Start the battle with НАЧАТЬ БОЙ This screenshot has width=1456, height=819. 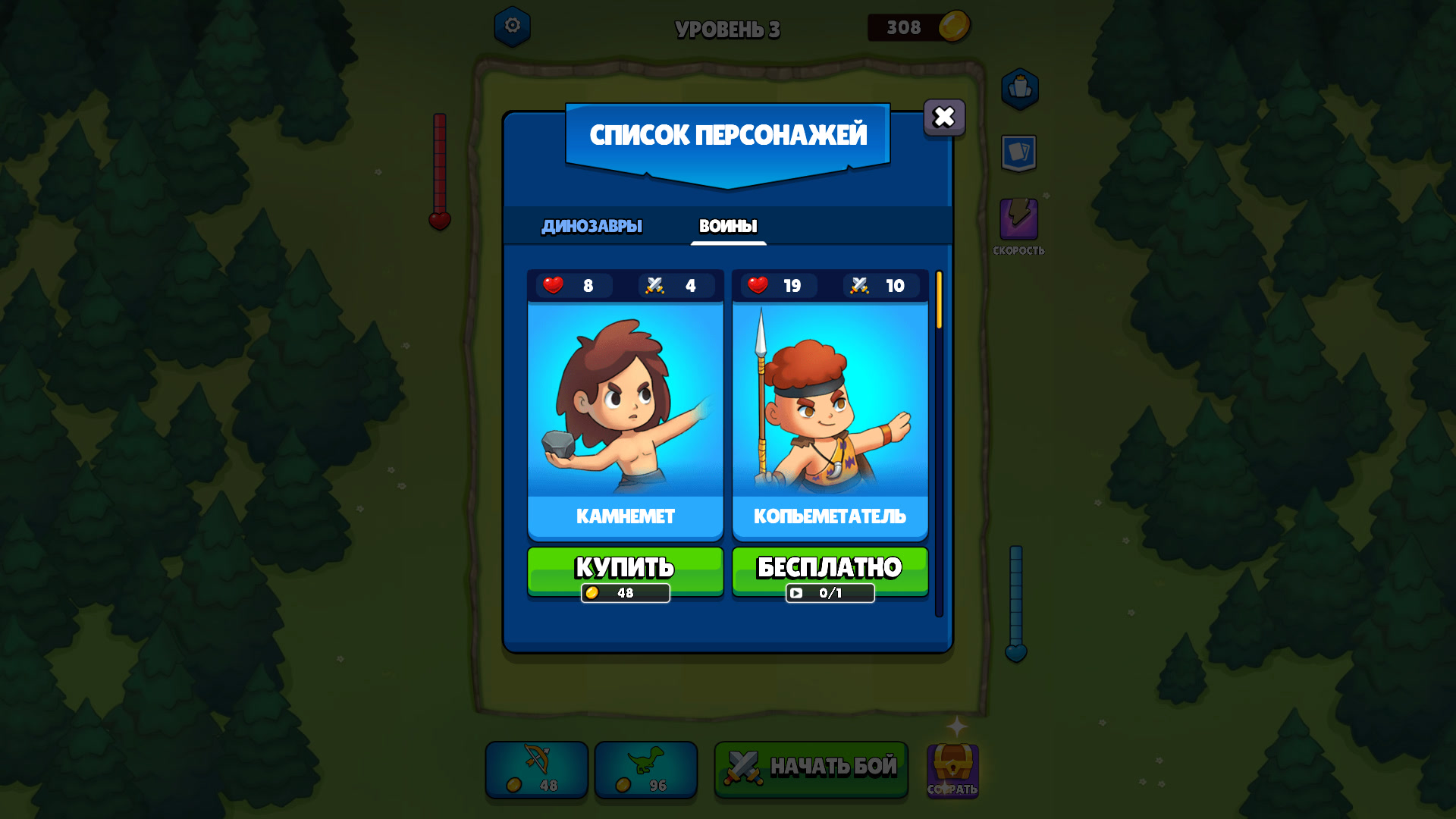coord(810,768)
